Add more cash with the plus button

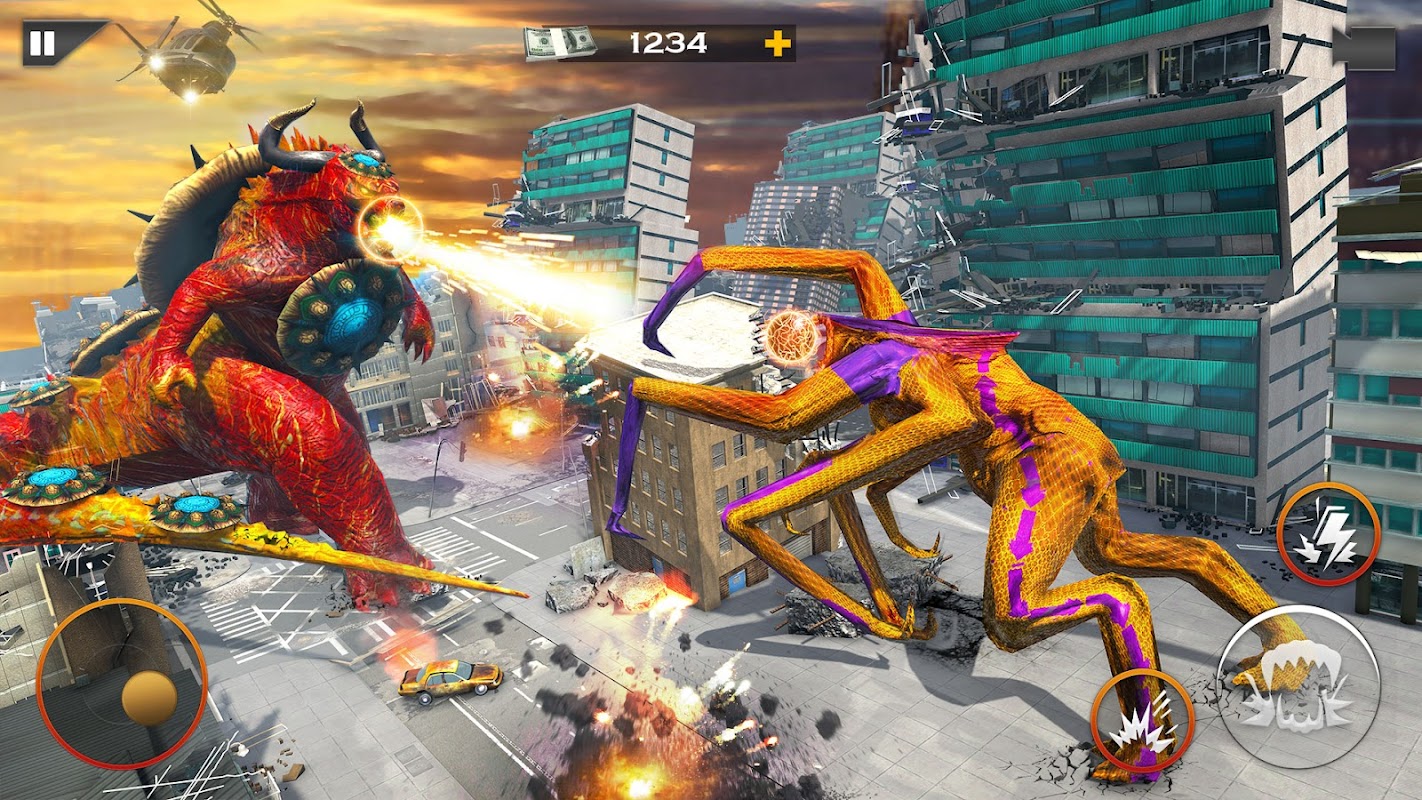pos(777,43)
